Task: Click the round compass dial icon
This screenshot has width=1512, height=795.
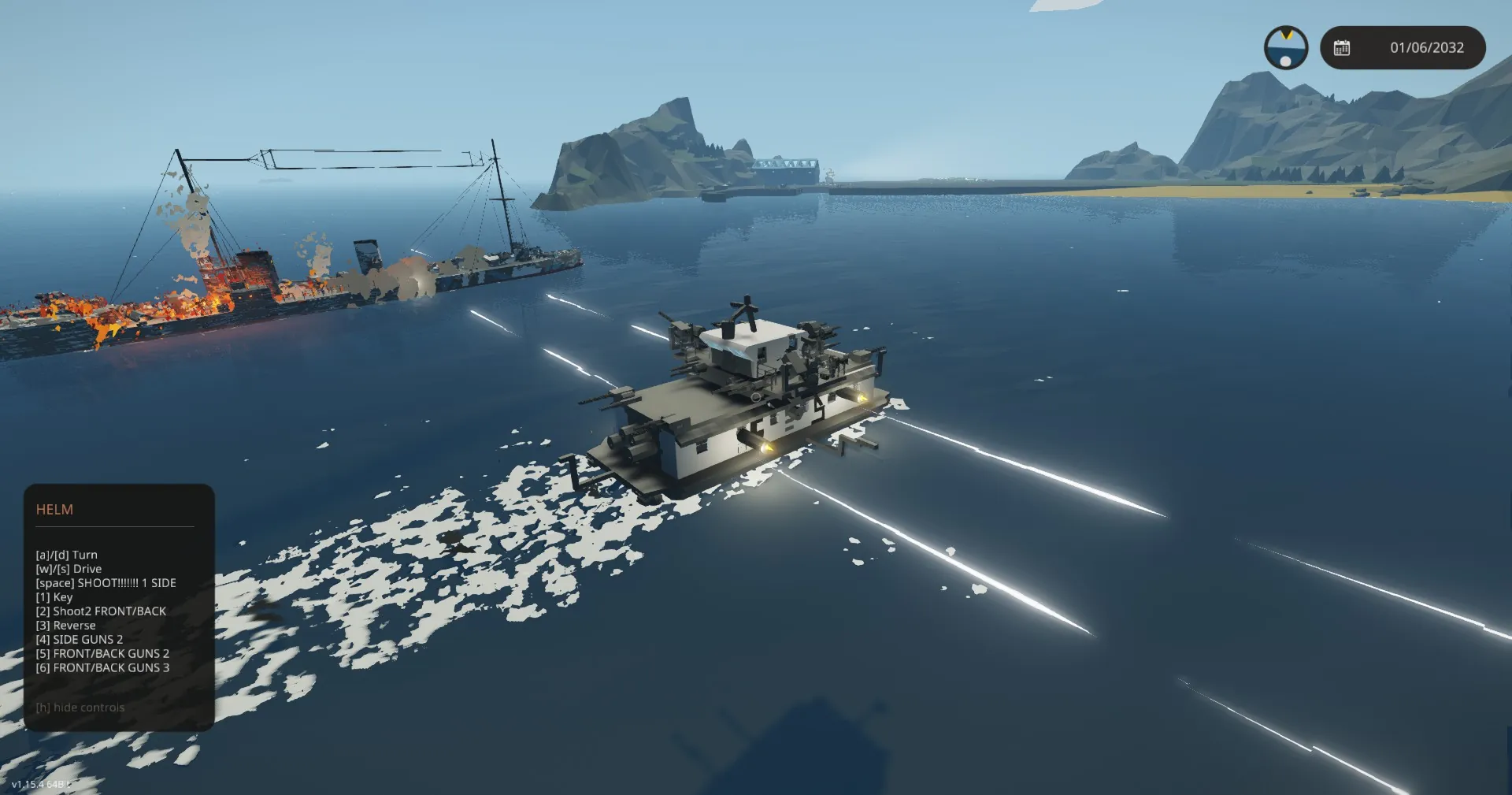Action: [1285, 48]
